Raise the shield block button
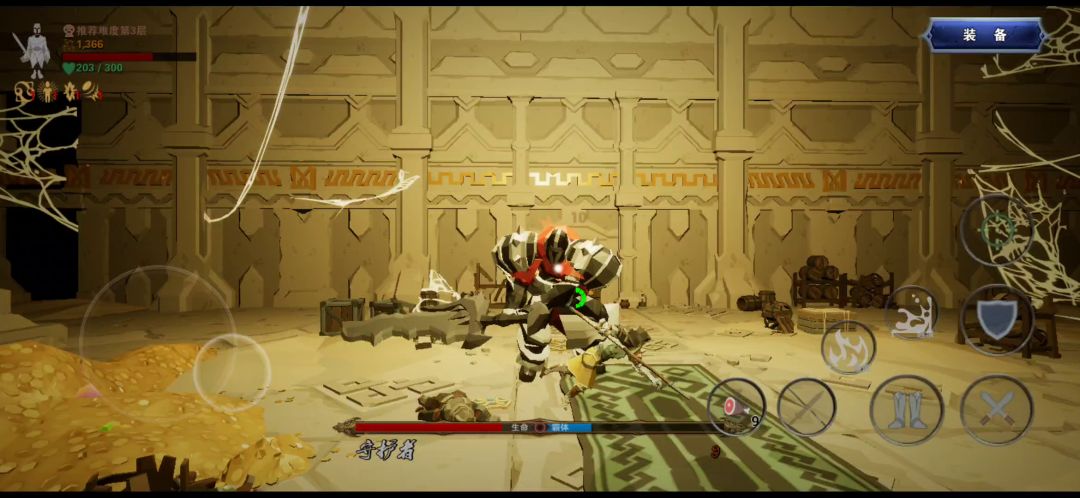The height and width of the screenshot is (498, 1080). 996,320
